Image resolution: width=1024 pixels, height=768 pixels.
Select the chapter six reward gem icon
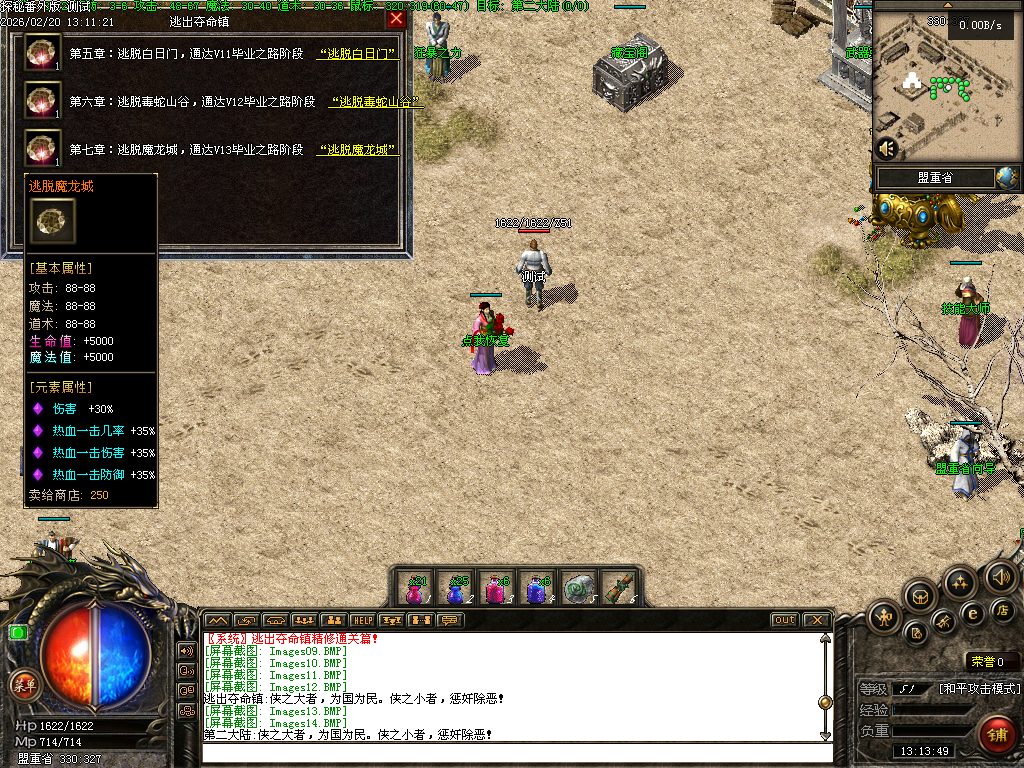click(42, 101)
